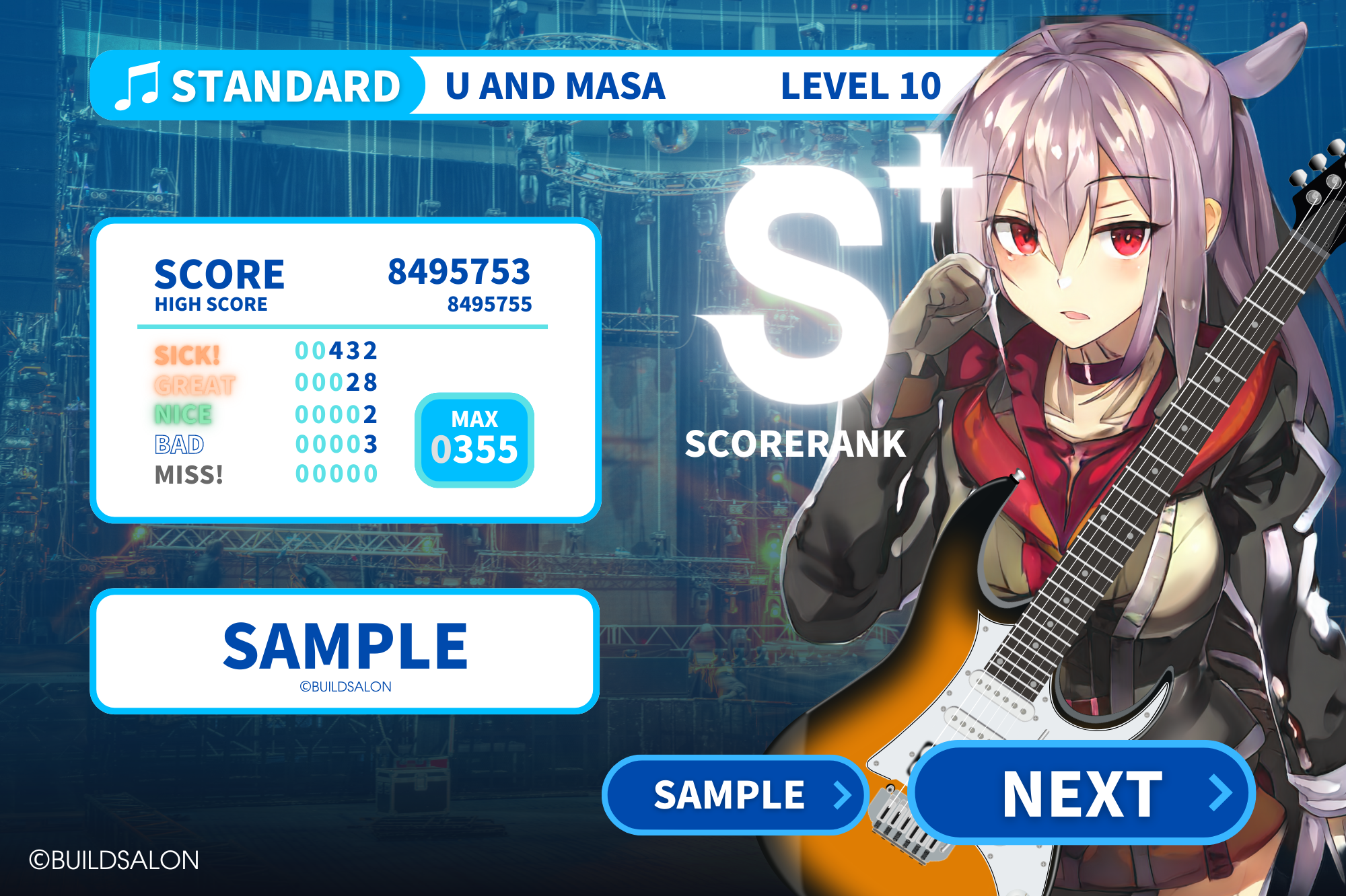1346x896 pixels.
Task: Click the BUILDSALON copyright text
Action: (x=114, y=860)
